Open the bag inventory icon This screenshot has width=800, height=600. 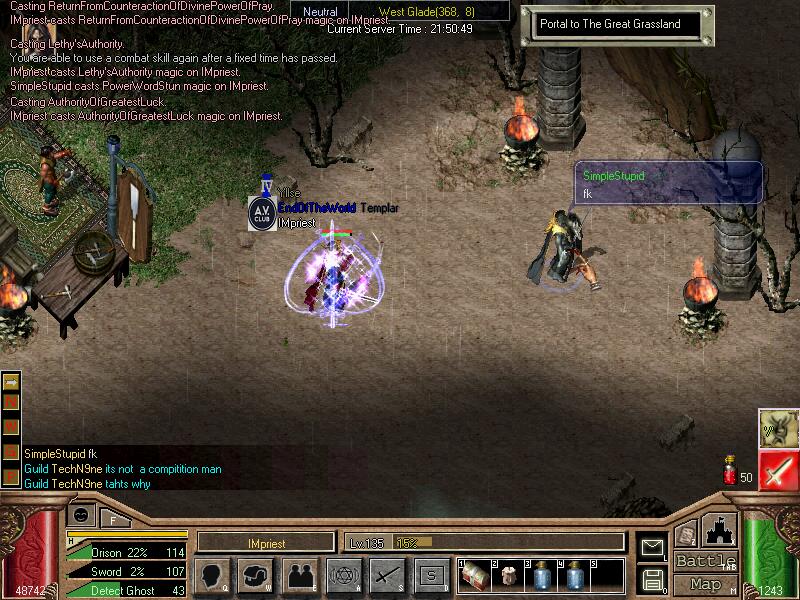tap(256, 575)
